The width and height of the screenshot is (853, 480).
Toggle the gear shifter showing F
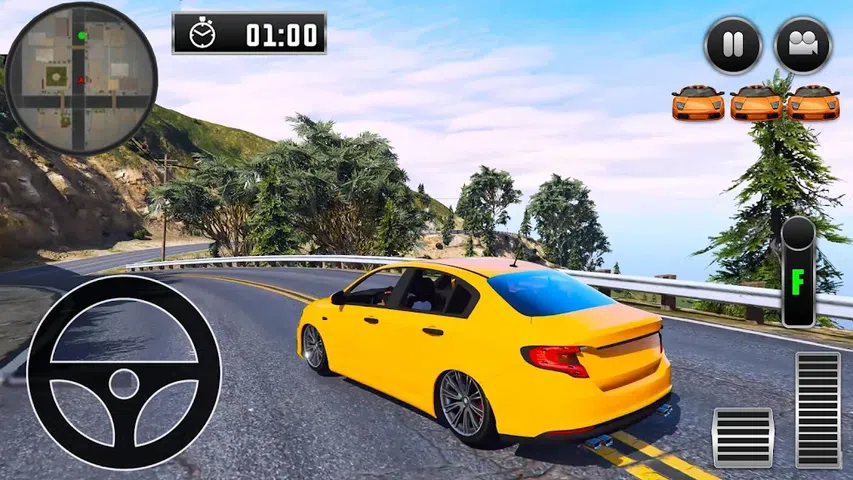(798, 272)
